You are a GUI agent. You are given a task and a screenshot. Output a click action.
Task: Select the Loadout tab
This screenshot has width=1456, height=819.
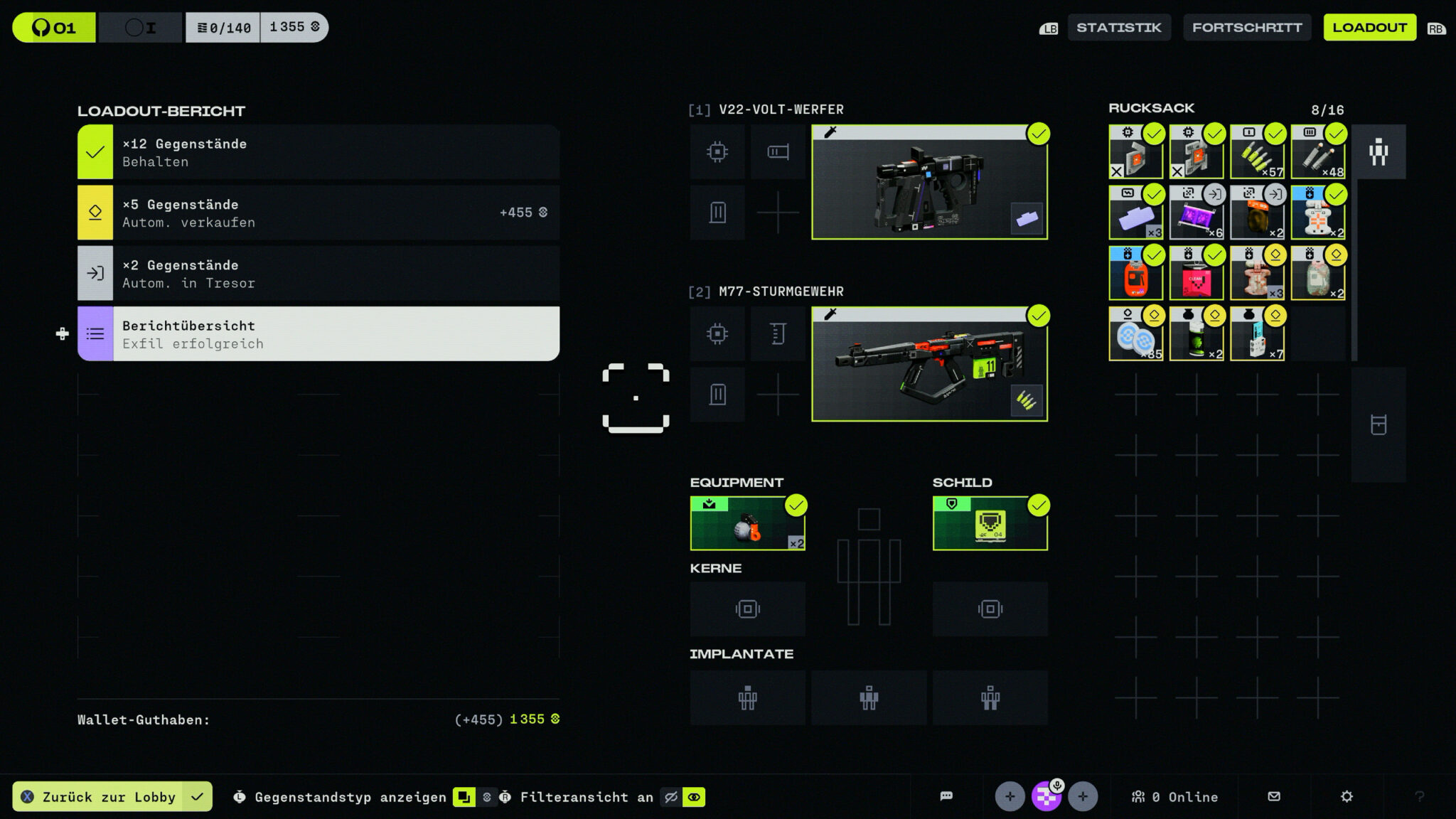1369,28
